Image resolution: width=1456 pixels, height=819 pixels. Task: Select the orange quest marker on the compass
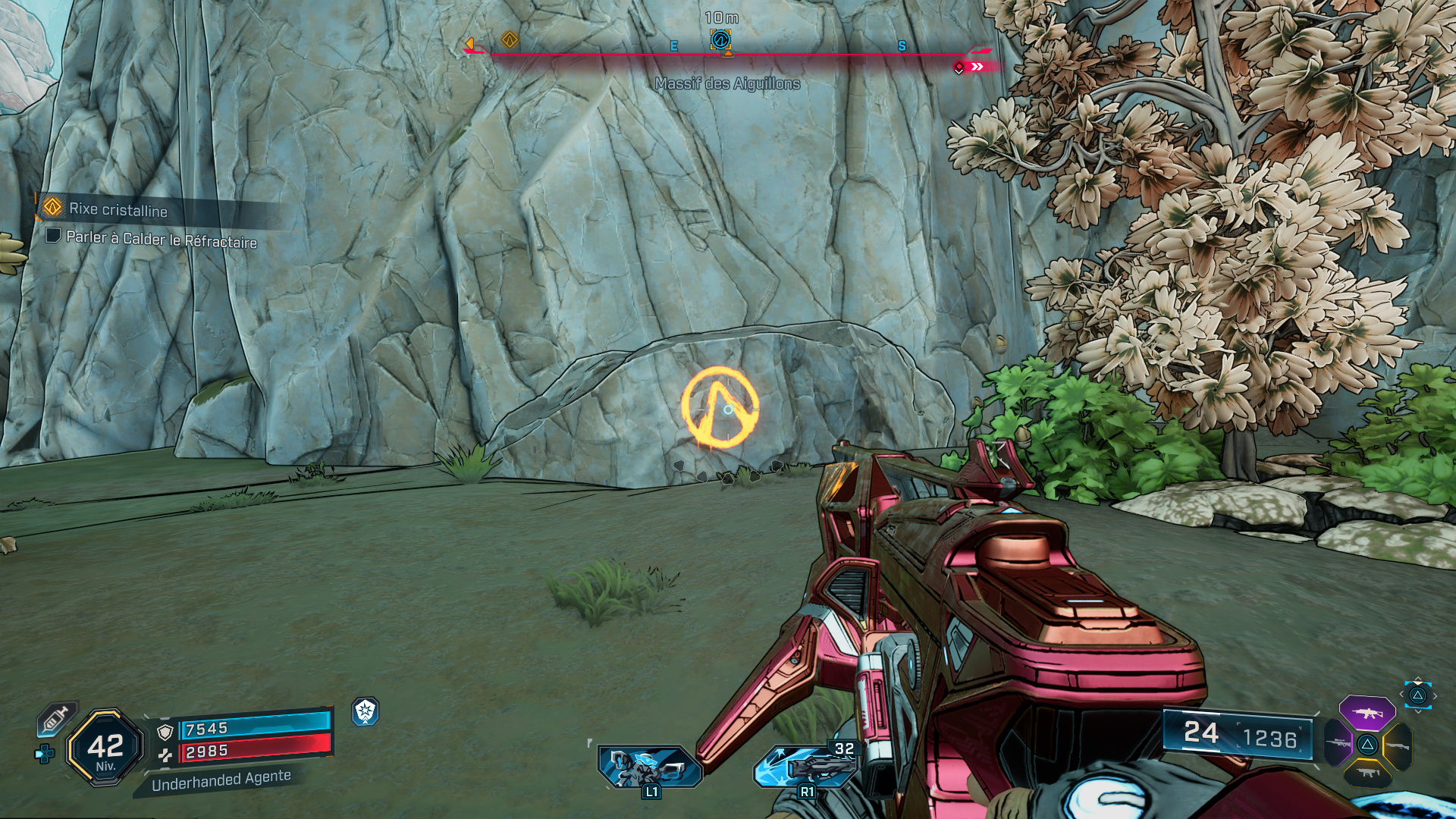[510, 39]
